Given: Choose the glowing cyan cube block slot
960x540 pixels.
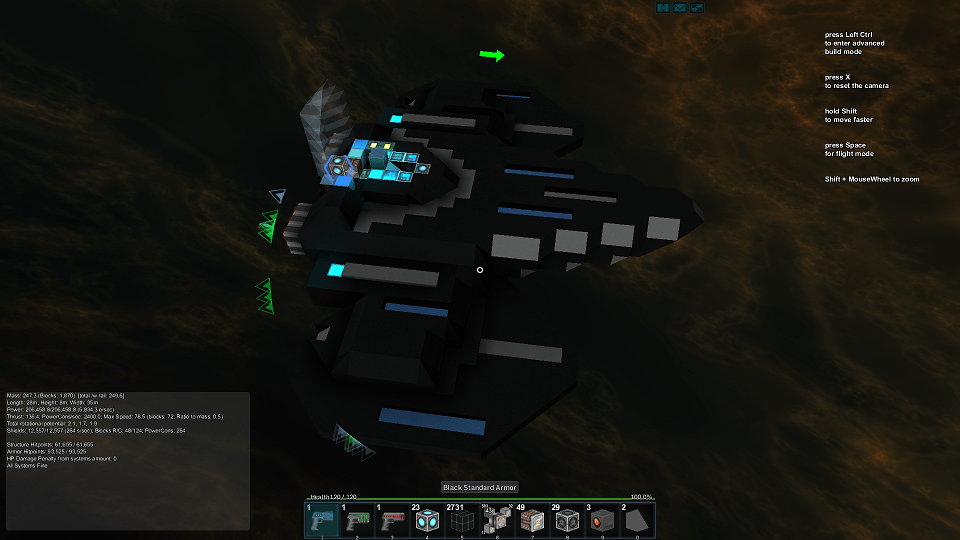Looking at the screenshot, I should pos(428,520).
